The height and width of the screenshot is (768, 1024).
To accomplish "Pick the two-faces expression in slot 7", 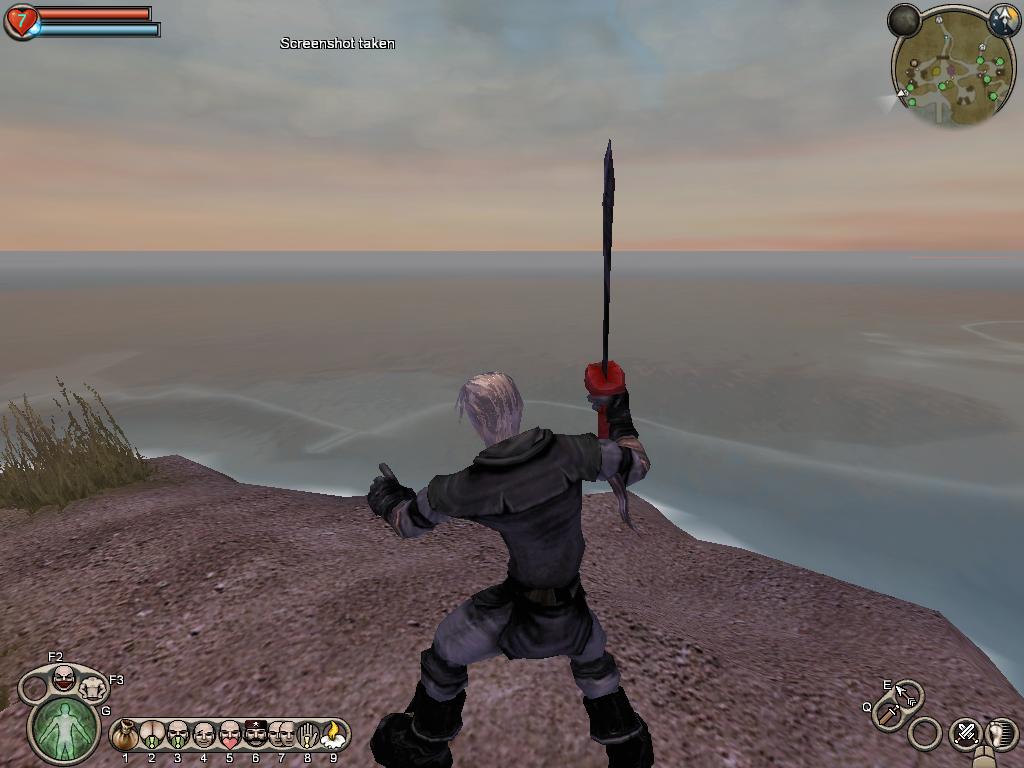I will [282, 736].
